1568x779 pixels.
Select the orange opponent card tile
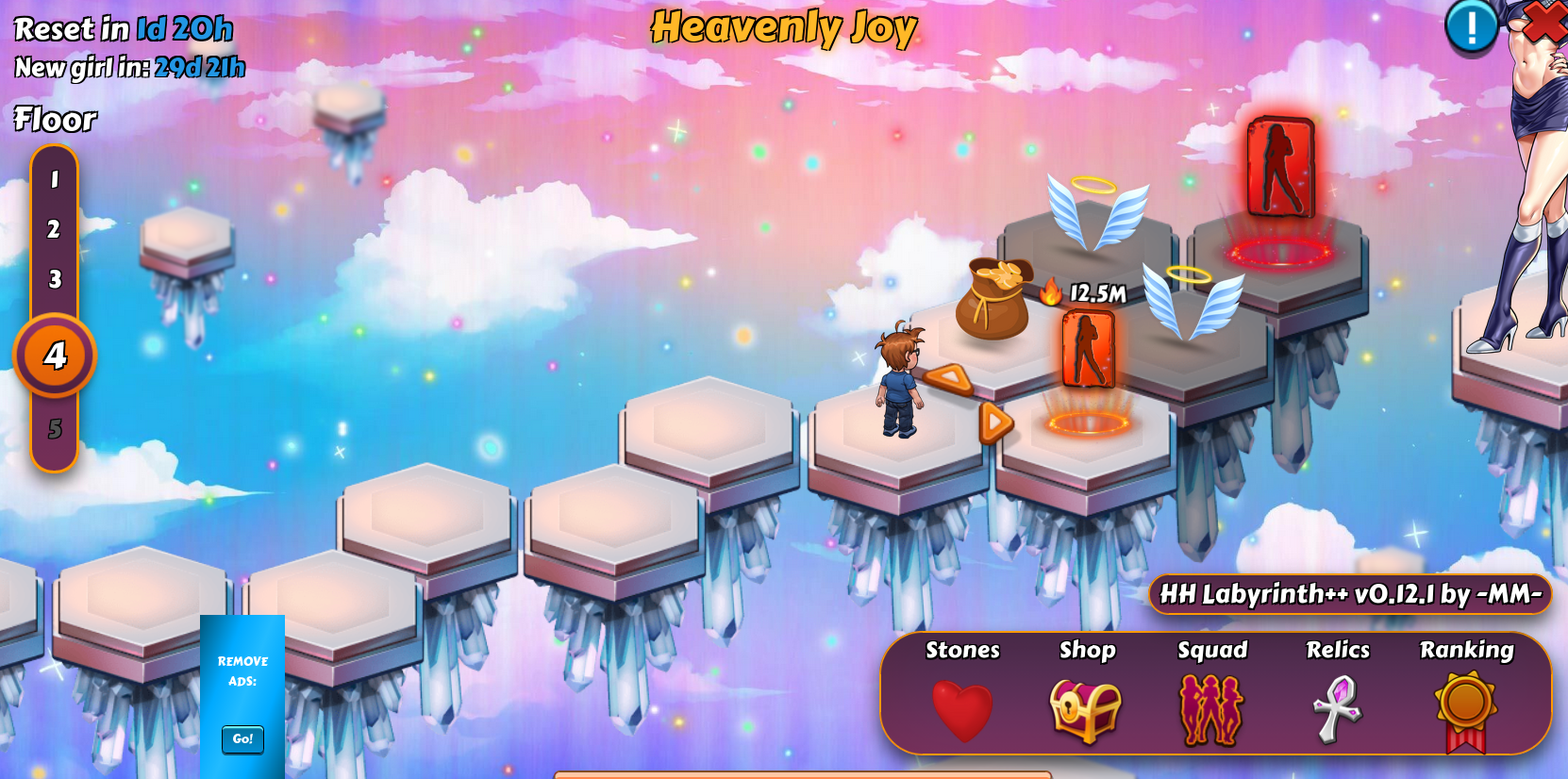click(1088, 350)
